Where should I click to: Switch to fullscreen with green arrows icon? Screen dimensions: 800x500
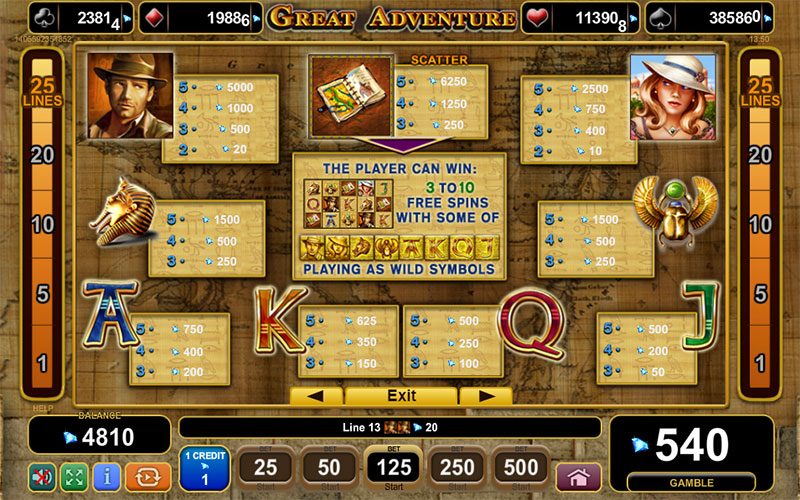click(74, 475)
